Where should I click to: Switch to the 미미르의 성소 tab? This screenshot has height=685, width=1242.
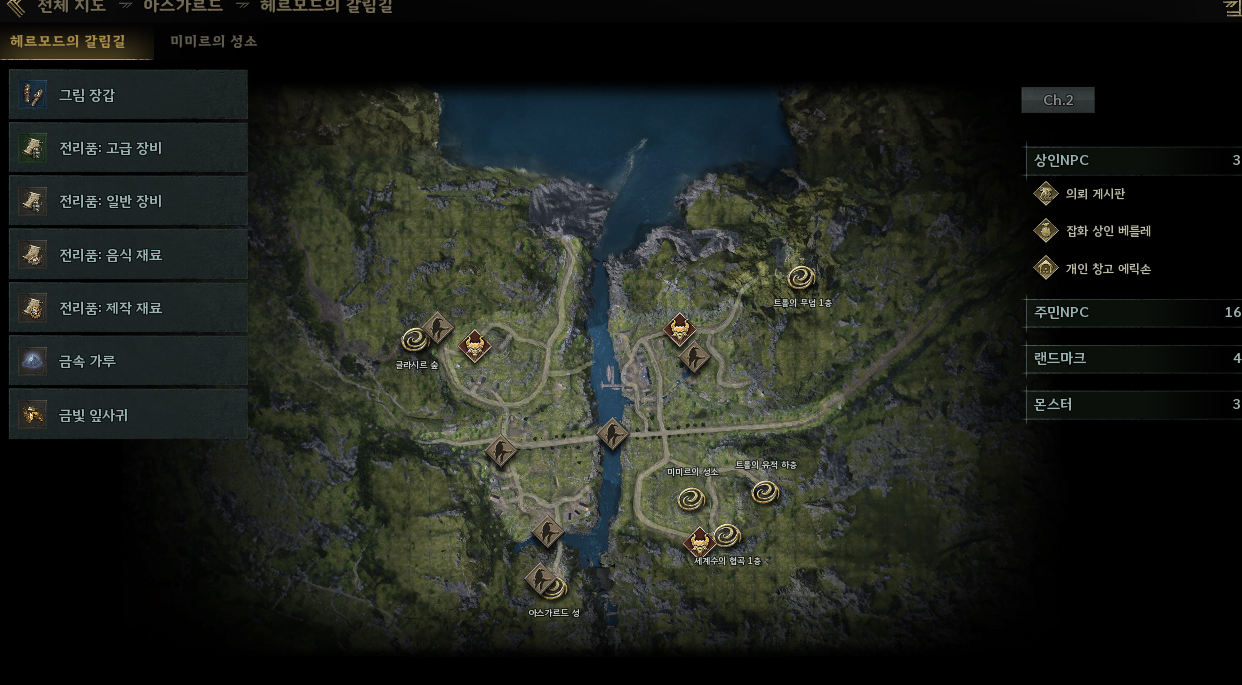tap(213, 42)
